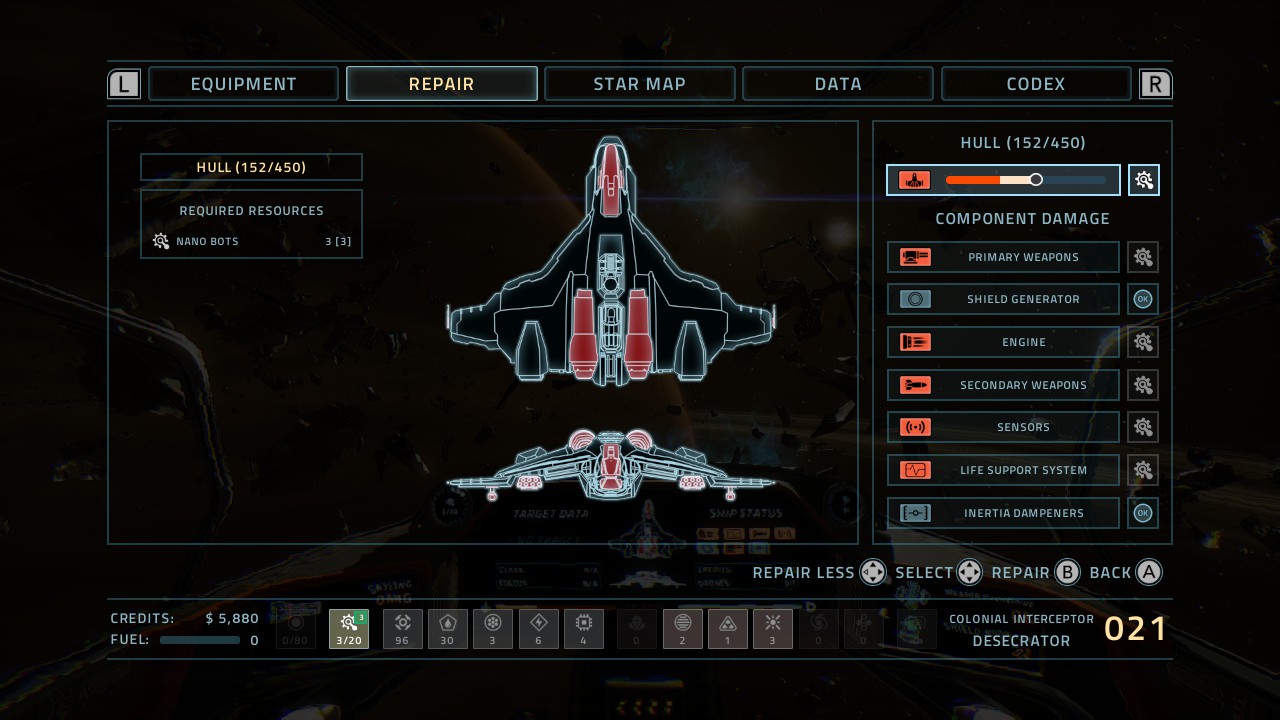
Task: Select the Inertia Dampeners icon
Action: (916, 513)
